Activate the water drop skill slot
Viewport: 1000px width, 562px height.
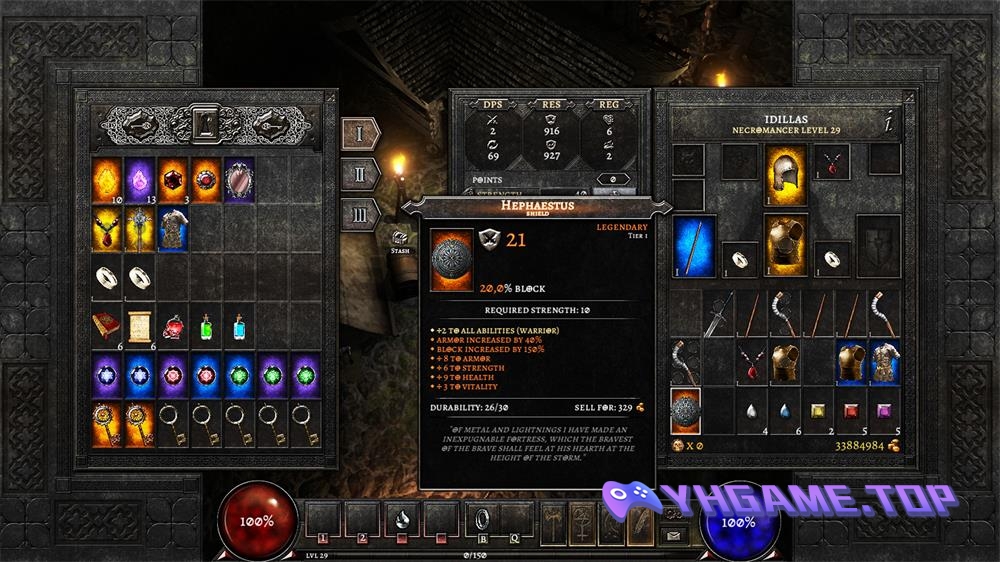click(401, 519)
